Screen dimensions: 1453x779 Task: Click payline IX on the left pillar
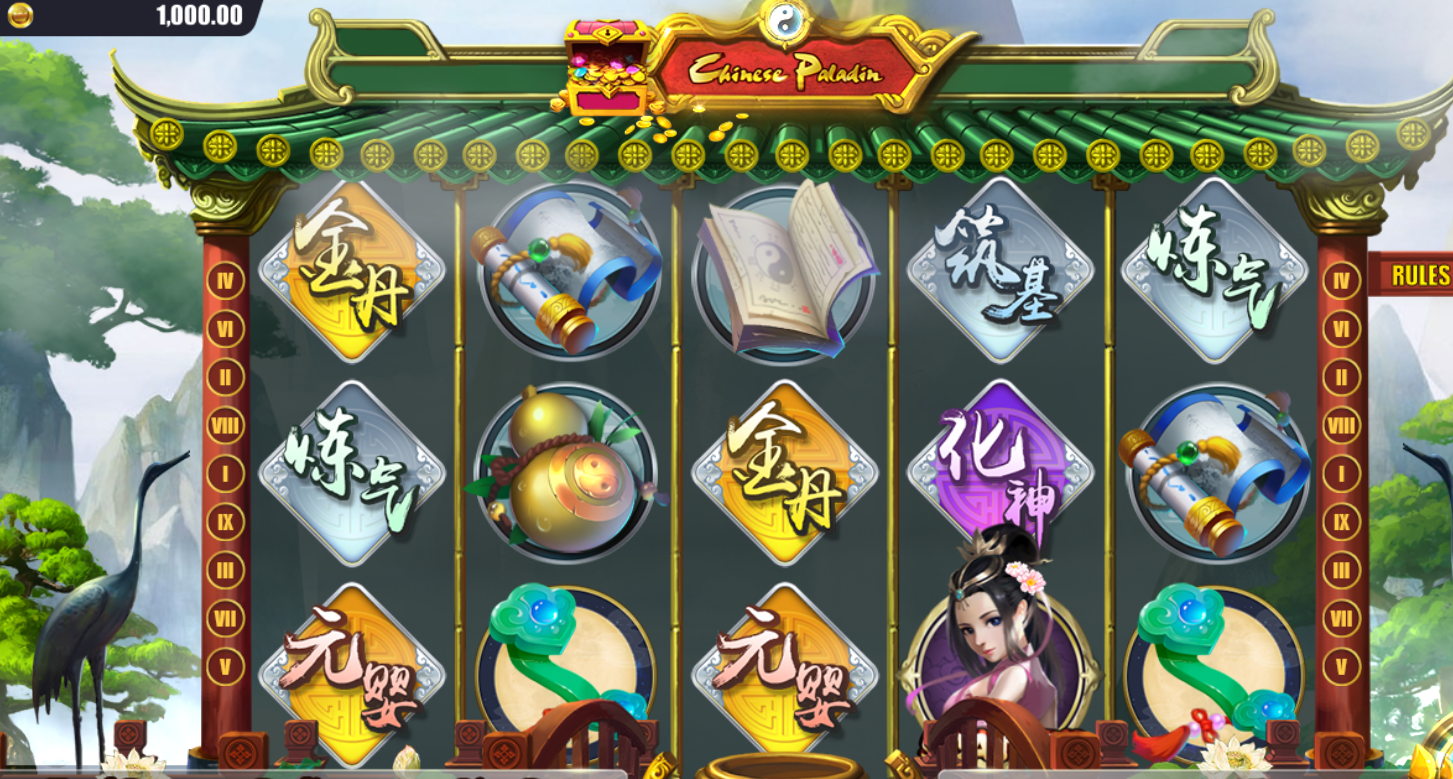tap(225, 522)
